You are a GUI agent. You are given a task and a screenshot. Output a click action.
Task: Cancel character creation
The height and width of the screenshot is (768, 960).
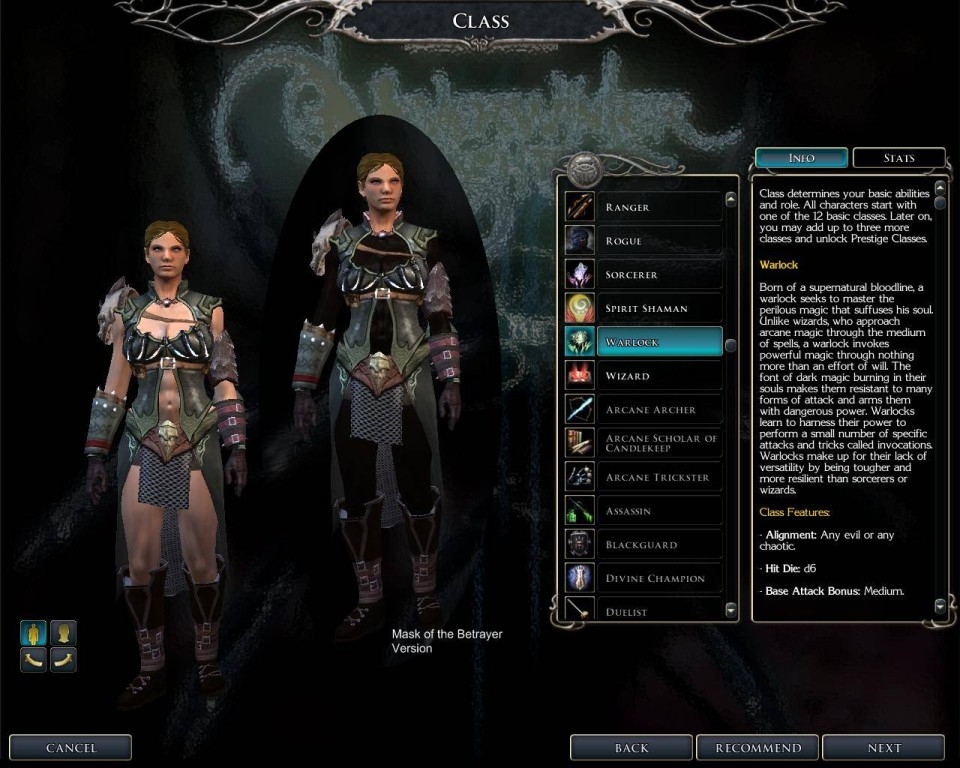71,748
